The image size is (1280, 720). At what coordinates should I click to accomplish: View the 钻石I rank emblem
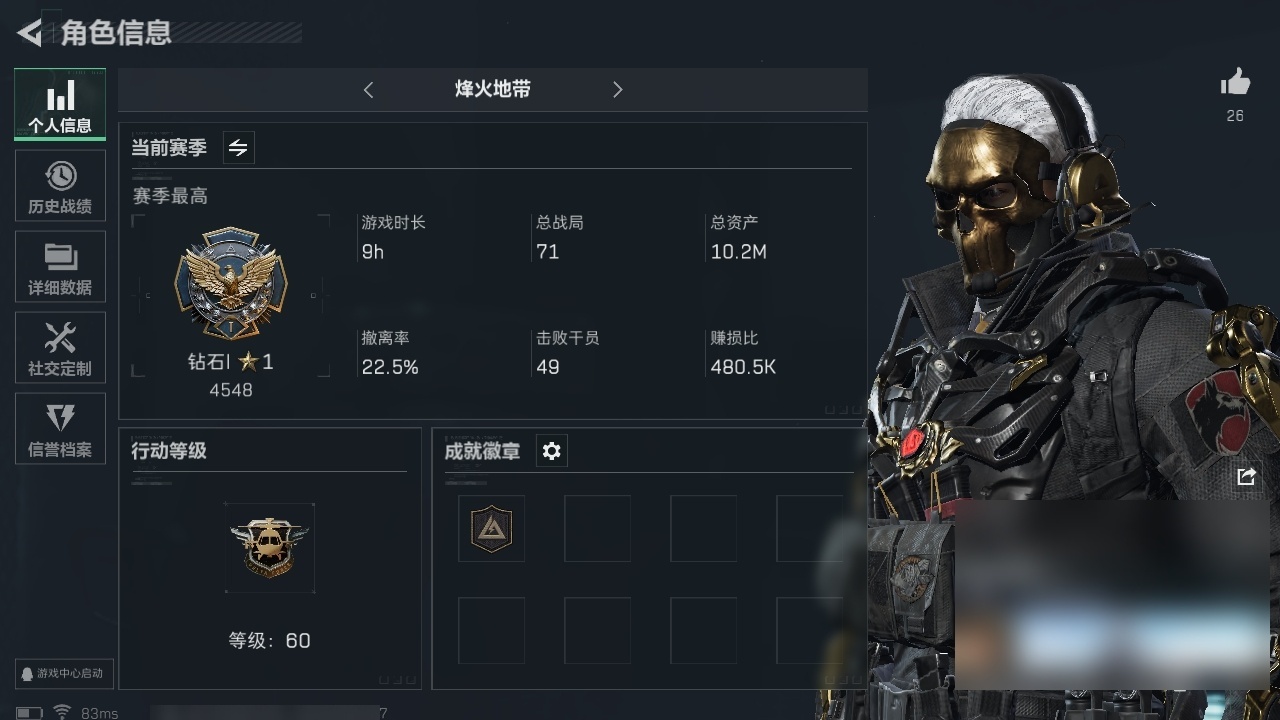click(231, 283)
